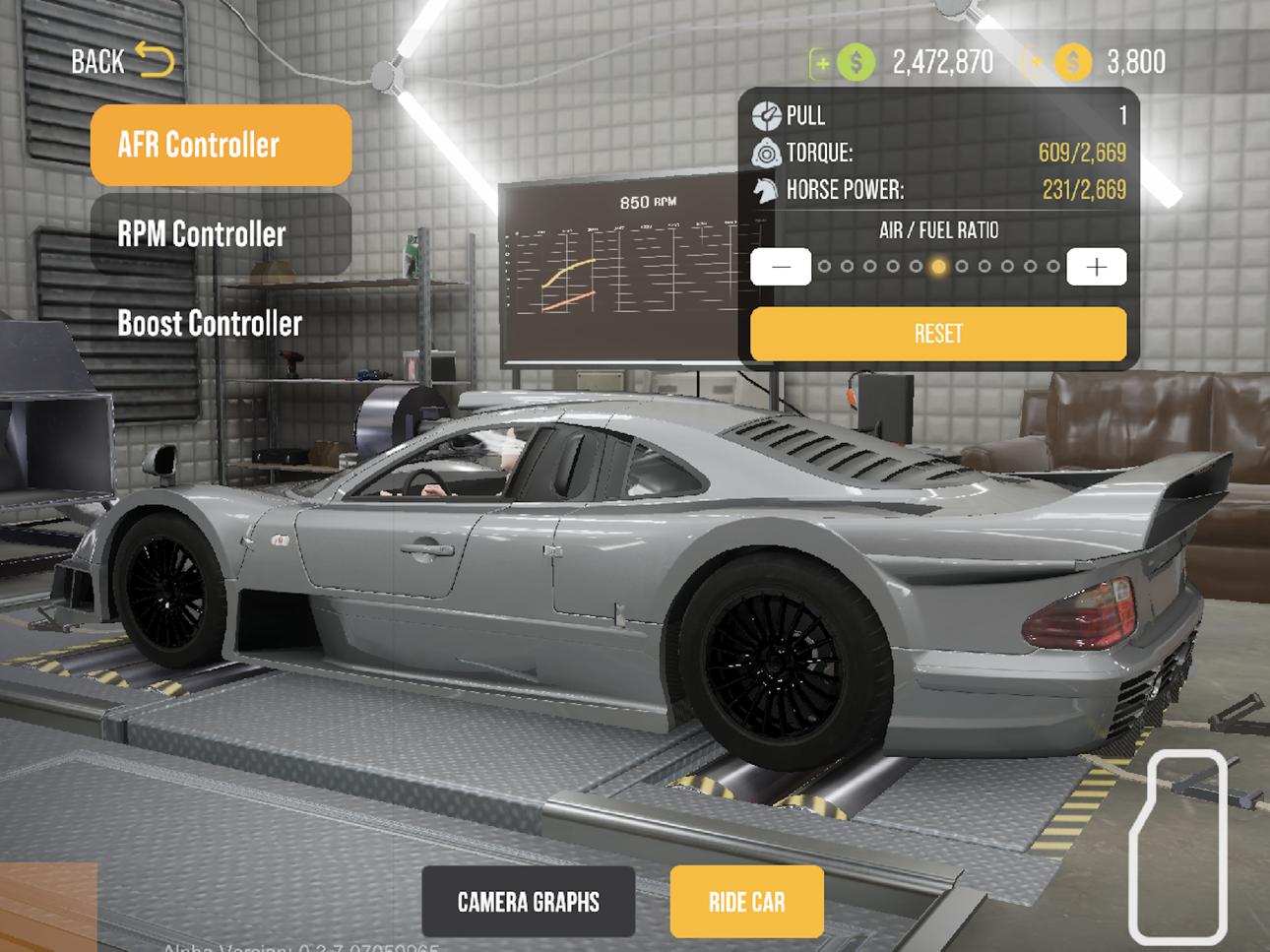This screenshot has width=1270, height=952.
Task: Open the Camera Graphs view
Action: pos(529,902)
